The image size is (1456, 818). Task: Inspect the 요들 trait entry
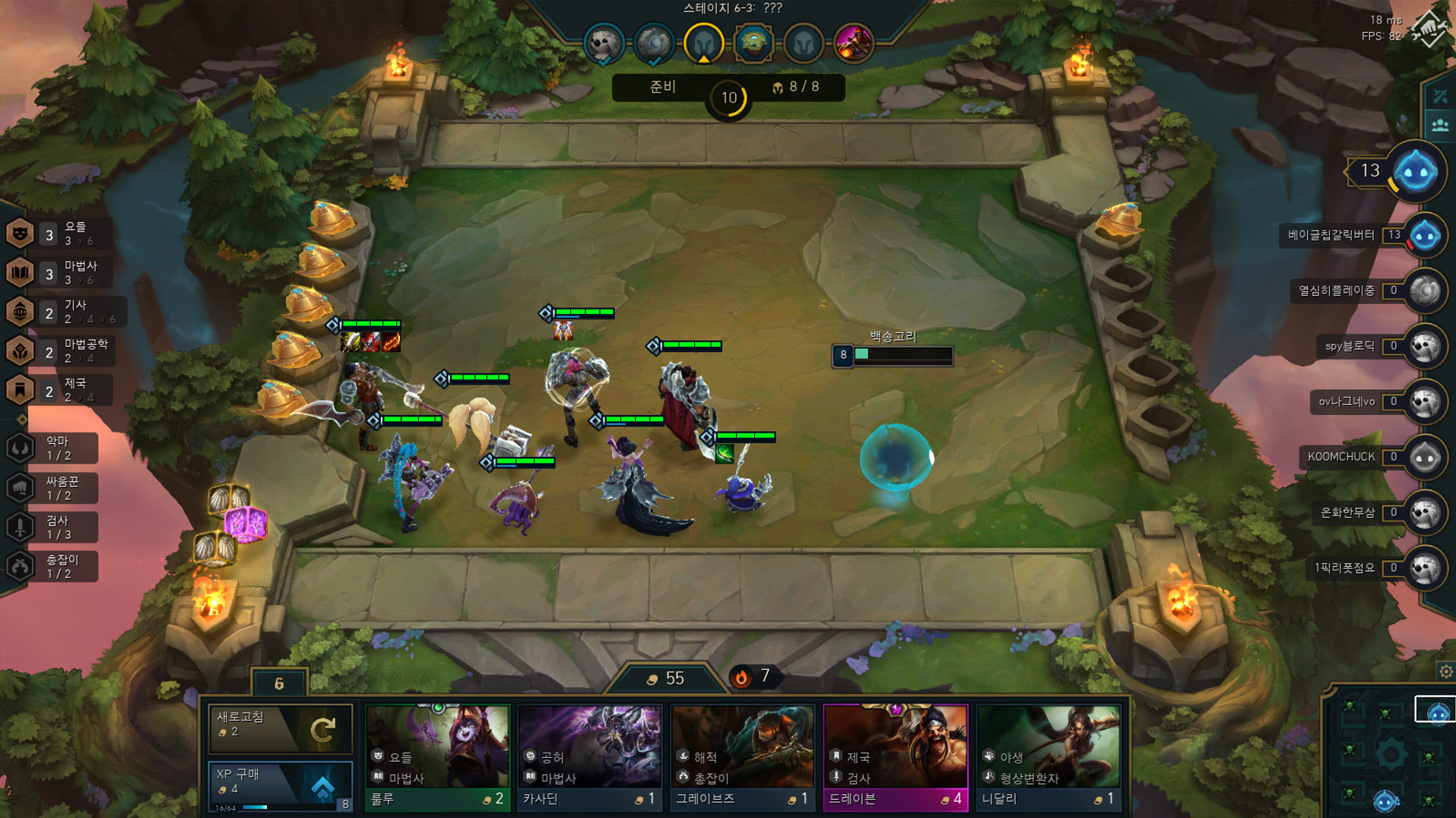click(x=61, y=233)
